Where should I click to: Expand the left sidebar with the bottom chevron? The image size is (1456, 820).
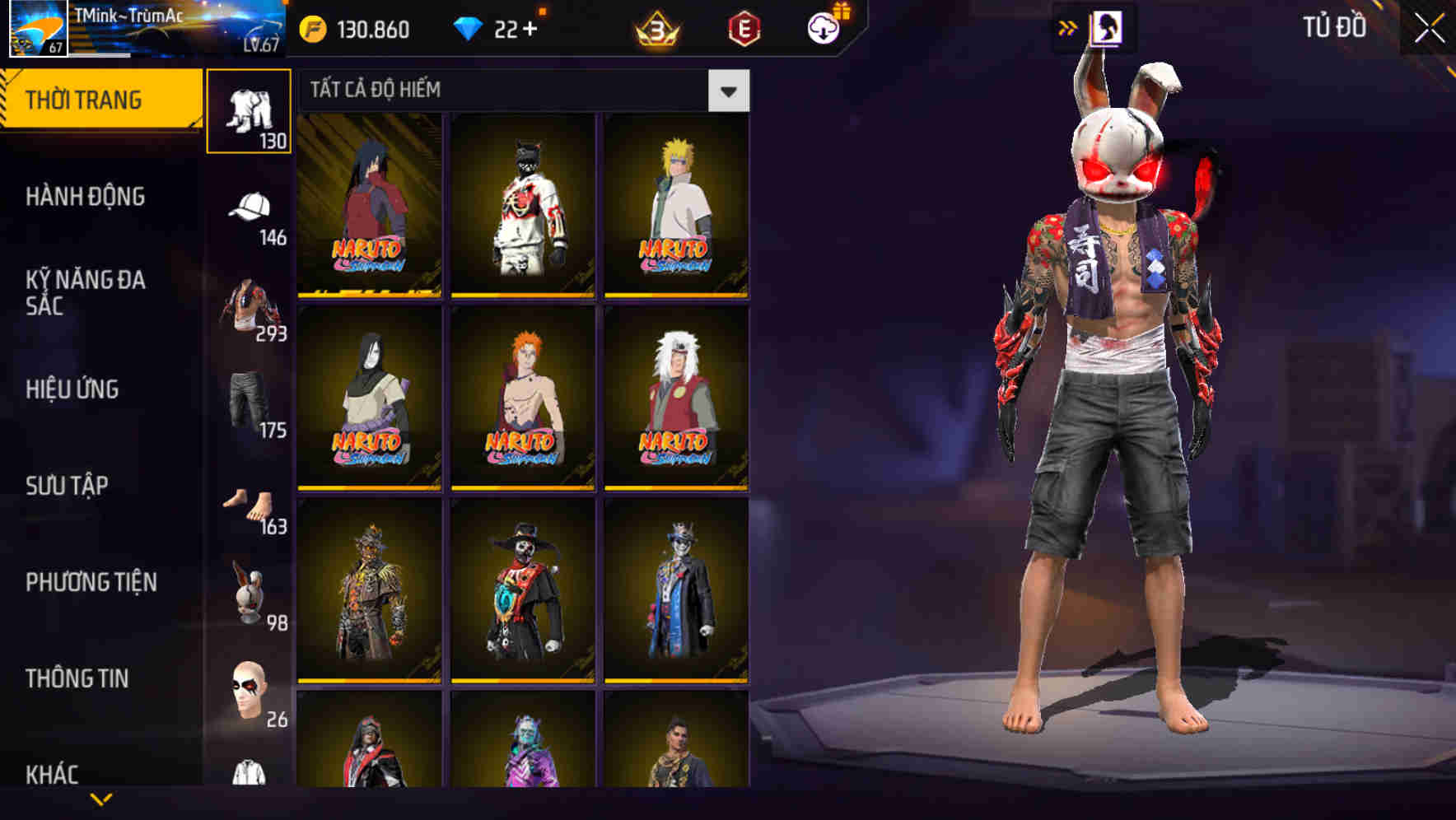point(99,799)
